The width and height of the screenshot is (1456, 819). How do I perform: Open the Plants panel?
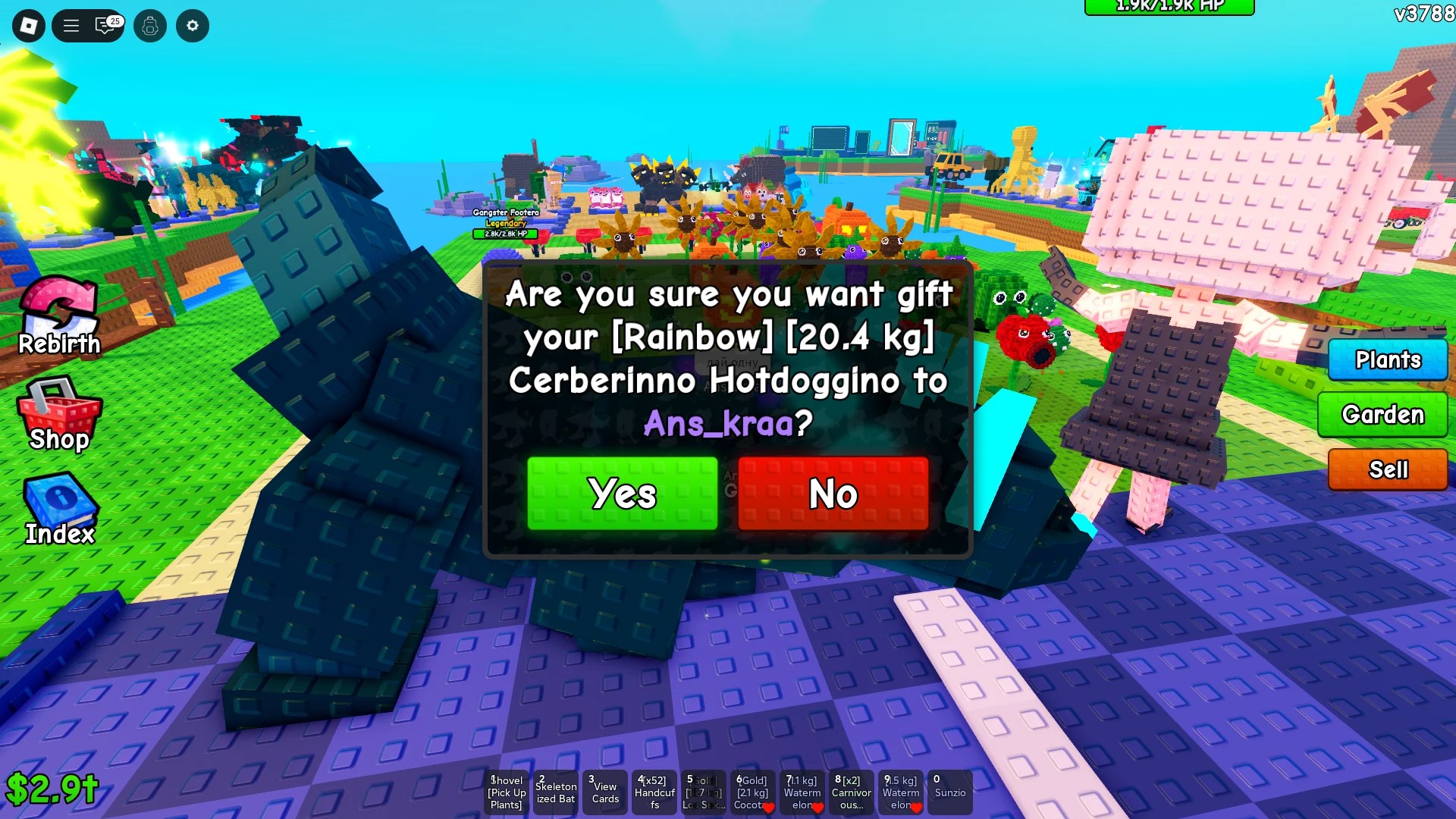coord(1387,360)
